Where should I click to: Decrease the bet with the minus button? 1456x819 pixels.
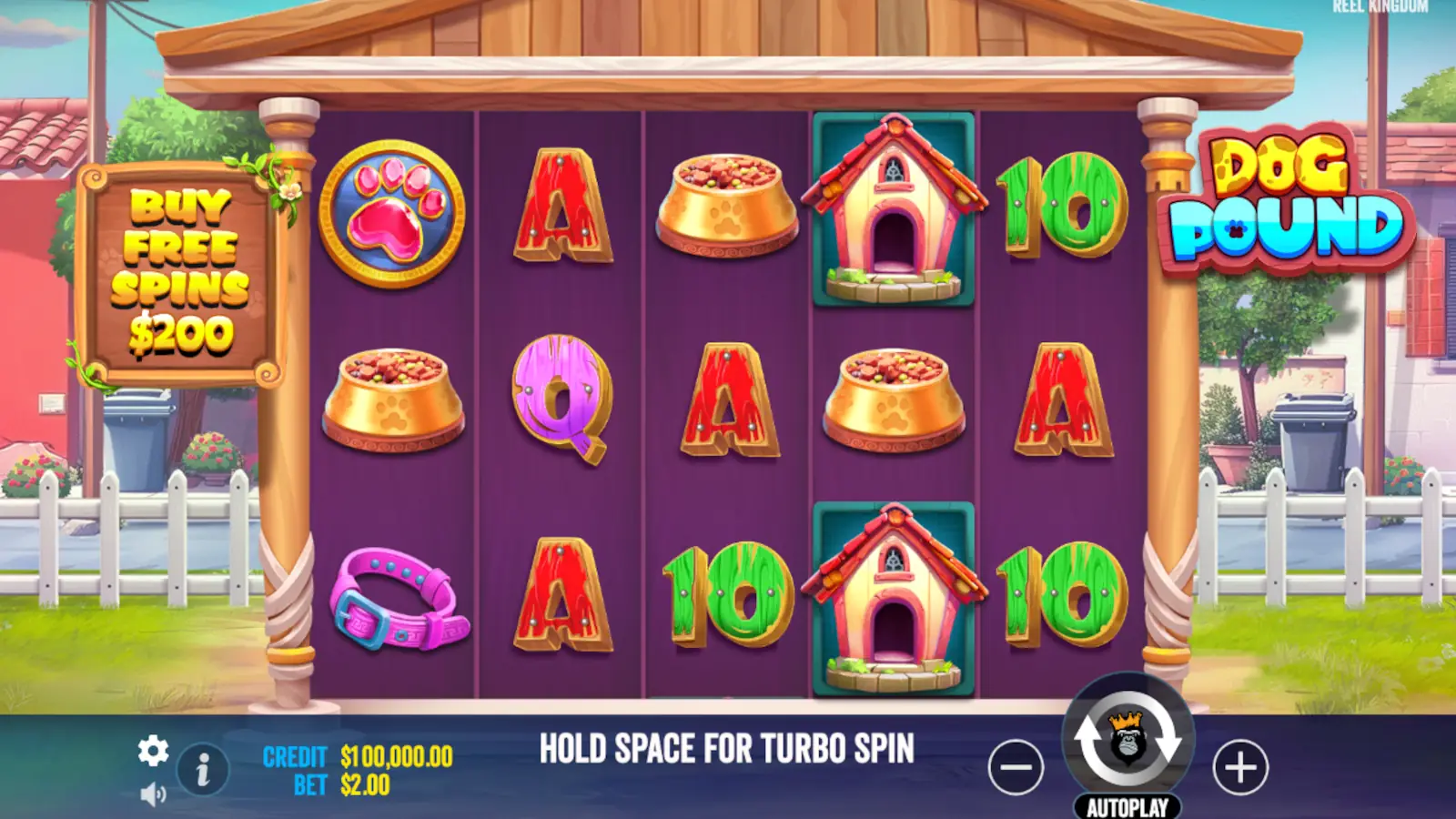pos(1016,766)
